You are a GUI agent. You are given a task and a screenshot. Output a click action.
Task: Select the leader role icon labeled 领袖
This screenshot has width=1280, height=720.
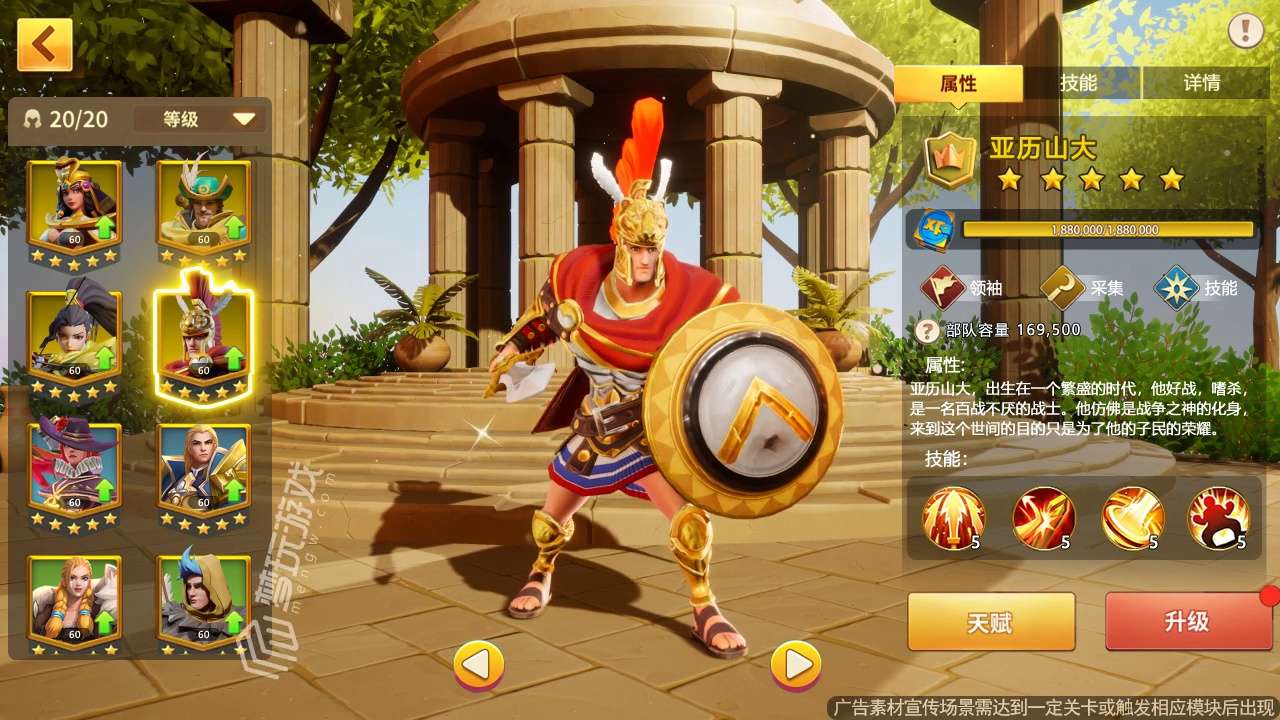[940, 288]
